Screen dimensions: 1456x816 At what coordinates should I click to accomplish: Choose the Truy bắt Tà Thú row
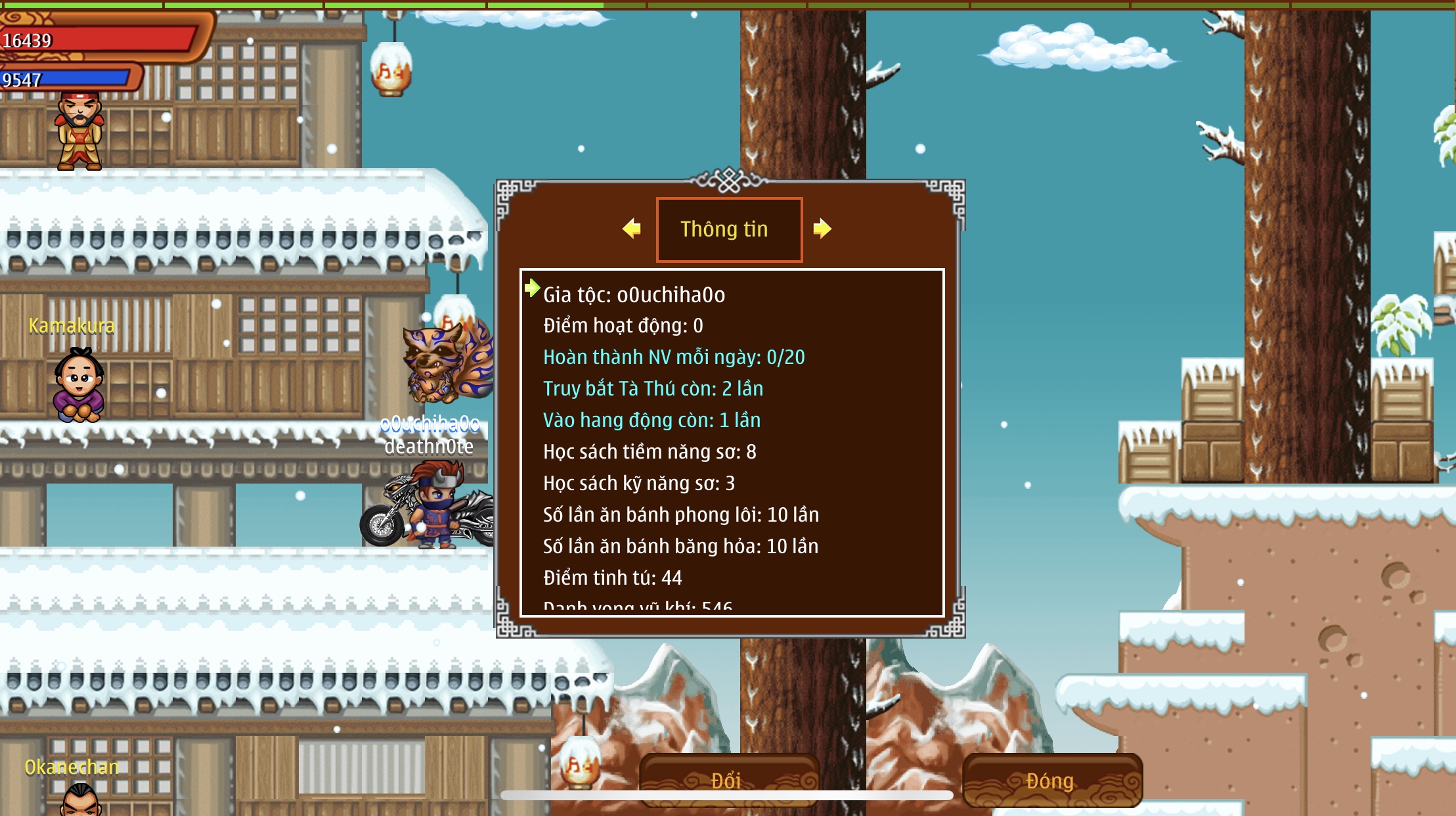(x=653, y=389)
